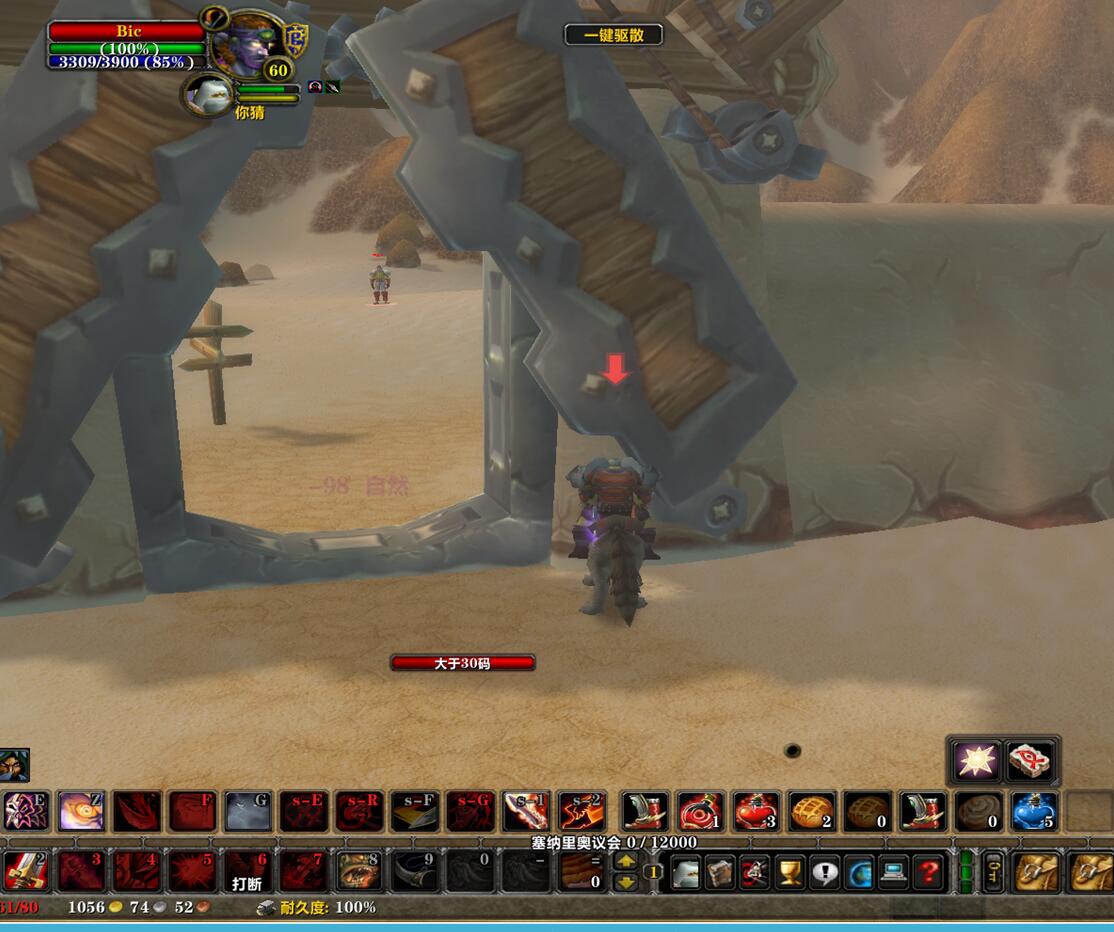Click the 一键驱散 button
The height and width of the screenshot is (932, 1114).
(x=614, y=35)
